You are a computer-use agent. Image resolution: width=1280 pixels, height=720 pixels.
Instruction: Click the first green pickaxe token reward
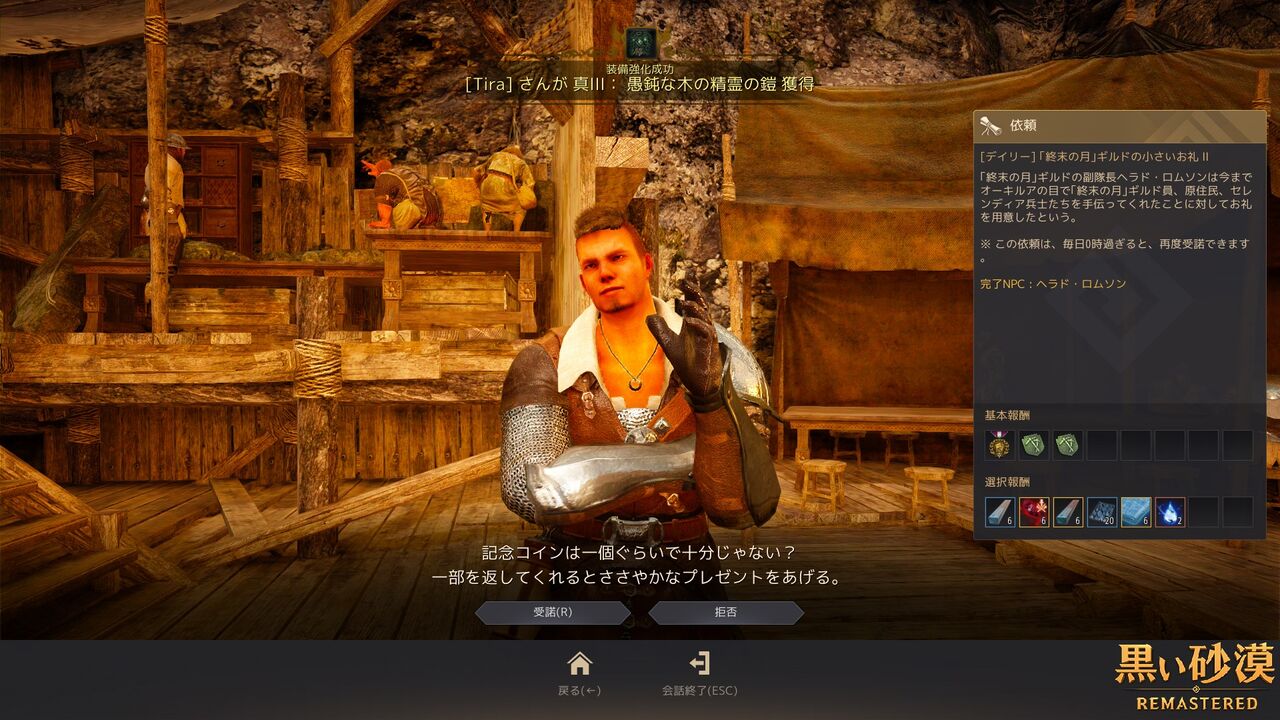pos(1034,445)
